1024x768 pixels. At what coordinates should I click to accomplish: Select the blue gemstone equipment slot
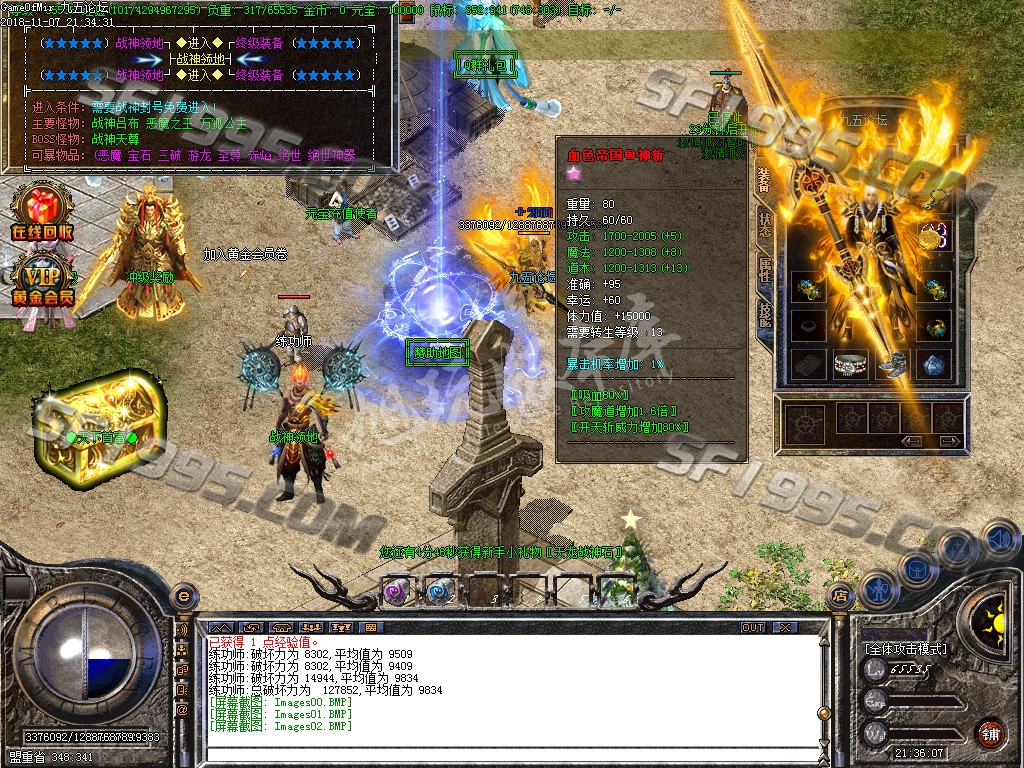coord(934,365)
